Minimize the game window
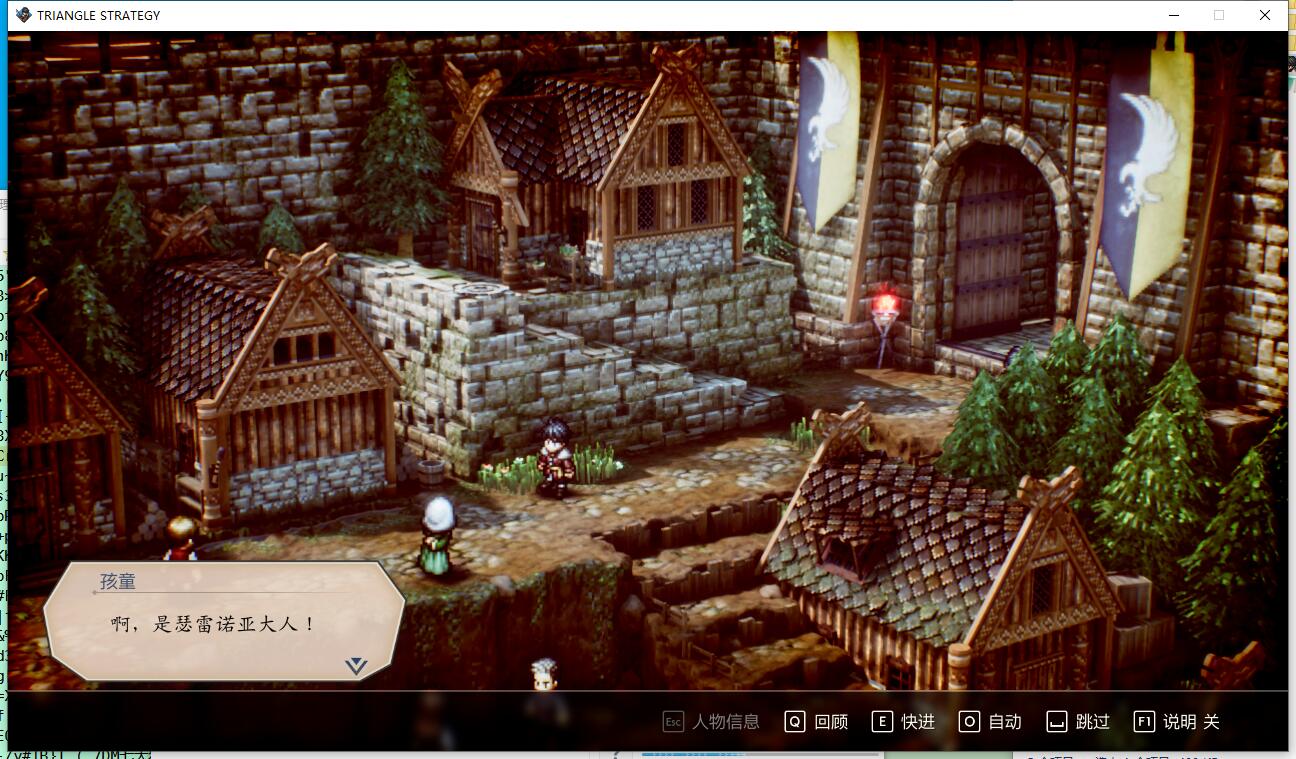The width and height of the screenshot is (1296, 759). pos(1173,15)
